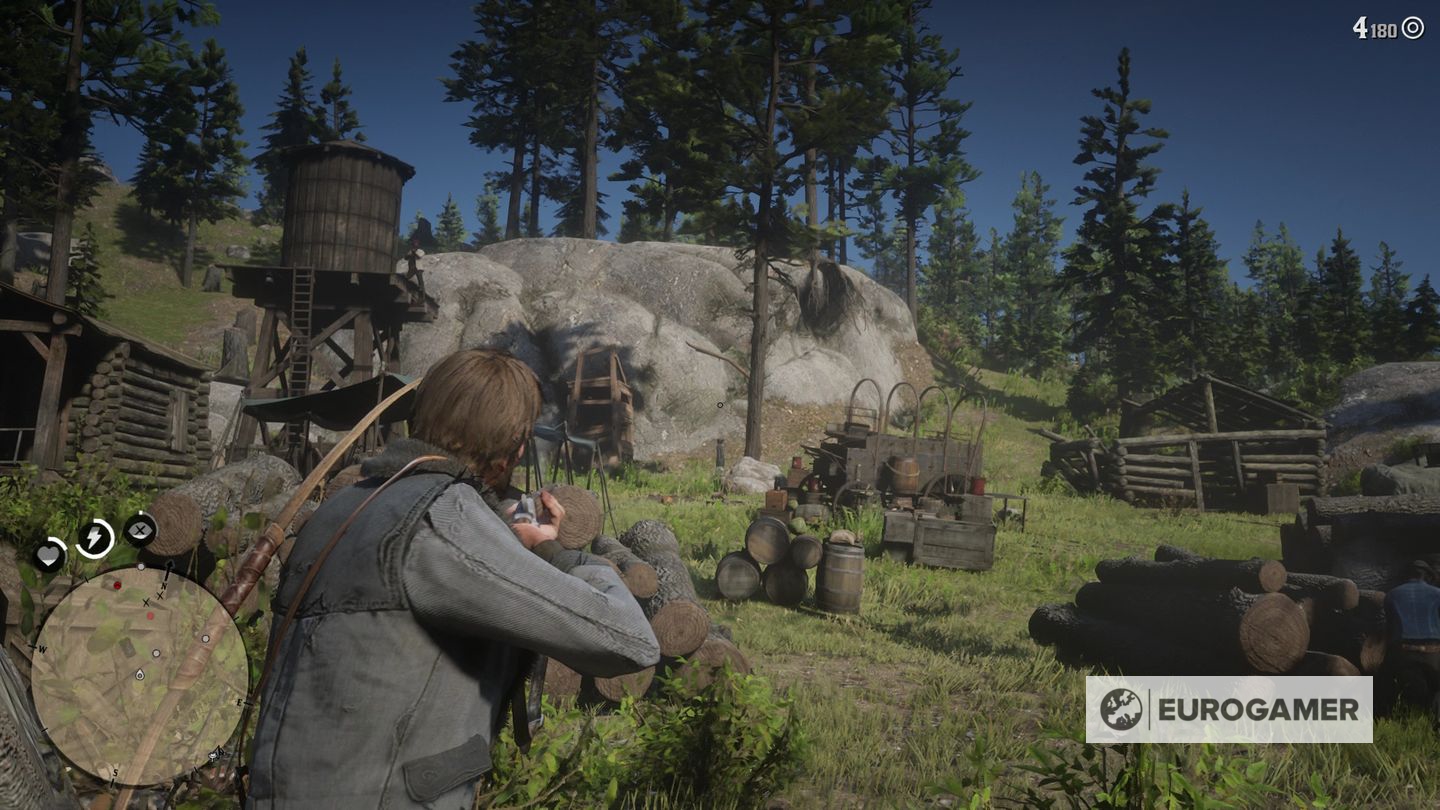Click the Dead Eye core icon
Viewport: 1440px width, 810px height.
140,528
